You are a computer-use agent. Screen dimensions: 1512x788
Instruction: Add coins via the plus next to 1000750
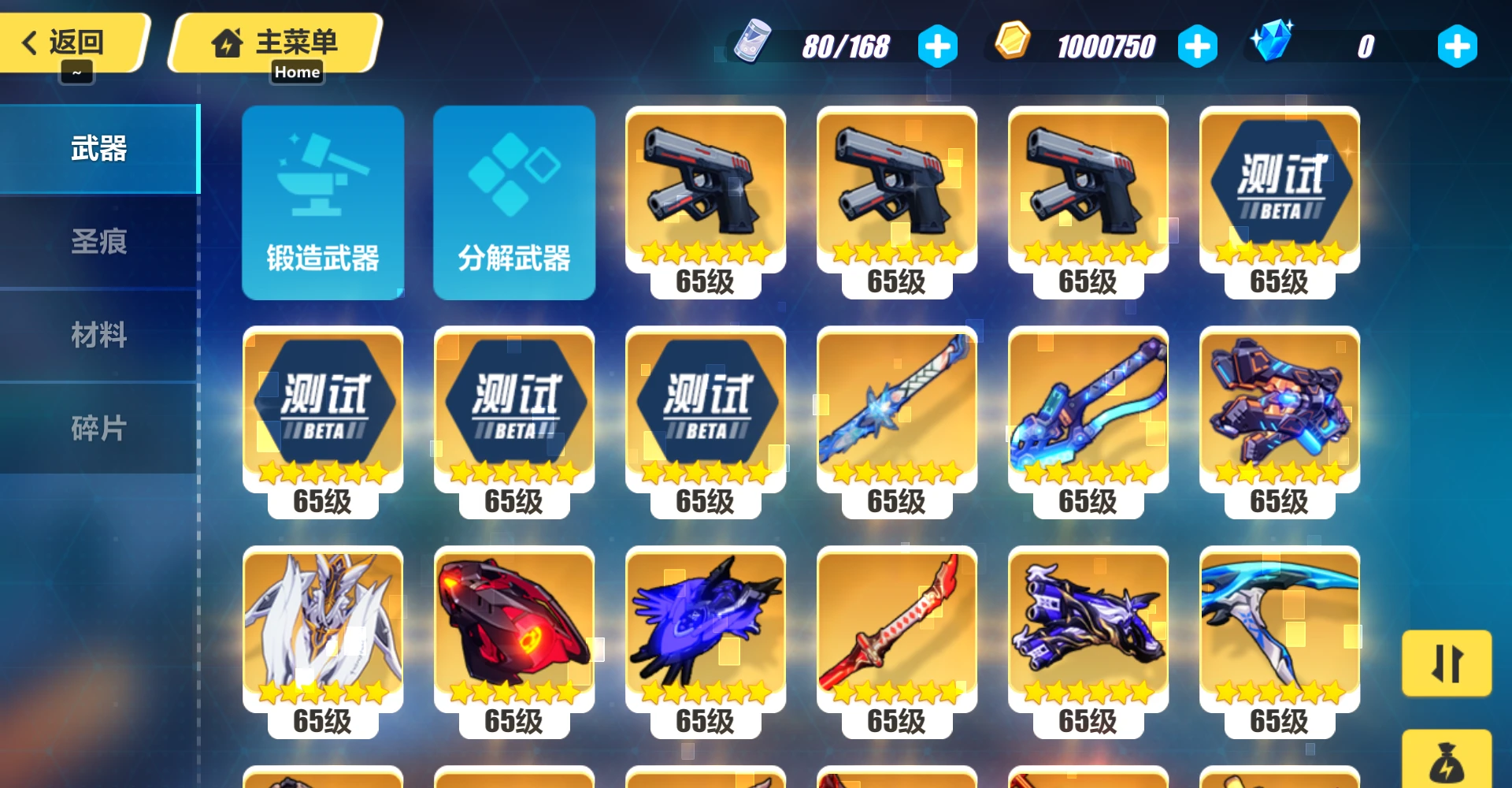coord(1197,45)
